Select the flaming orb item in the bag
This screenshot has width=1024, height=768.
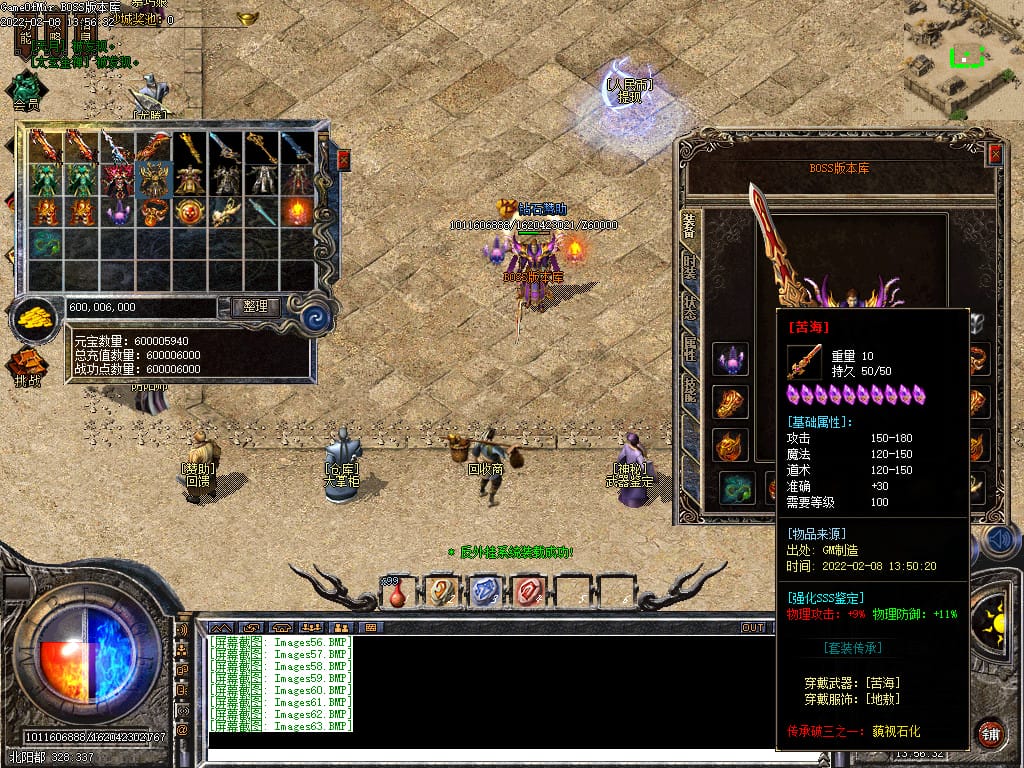[297, 212]
